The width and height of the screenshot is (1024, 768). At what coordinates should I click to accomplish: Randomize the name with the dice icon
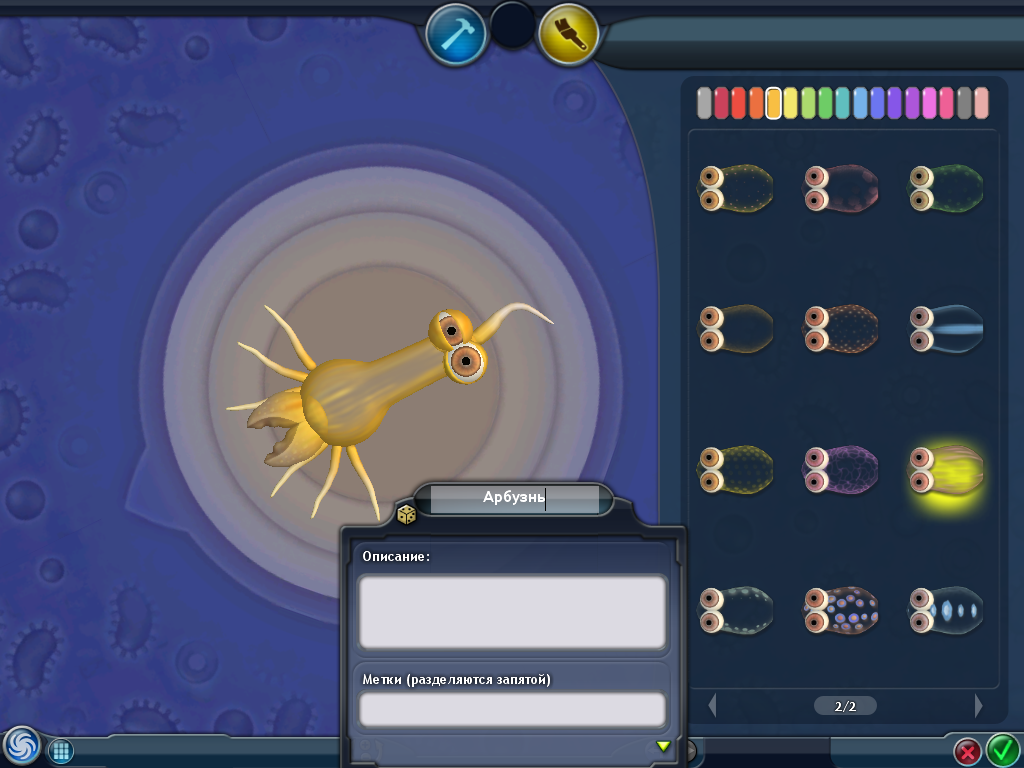(x=407, y=515)
